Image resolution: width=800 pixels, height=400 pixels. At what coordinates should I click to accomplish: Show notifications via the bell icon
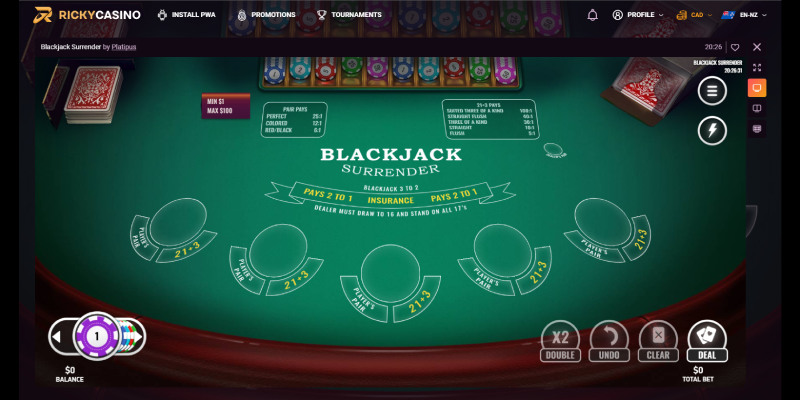pos(592,15)
